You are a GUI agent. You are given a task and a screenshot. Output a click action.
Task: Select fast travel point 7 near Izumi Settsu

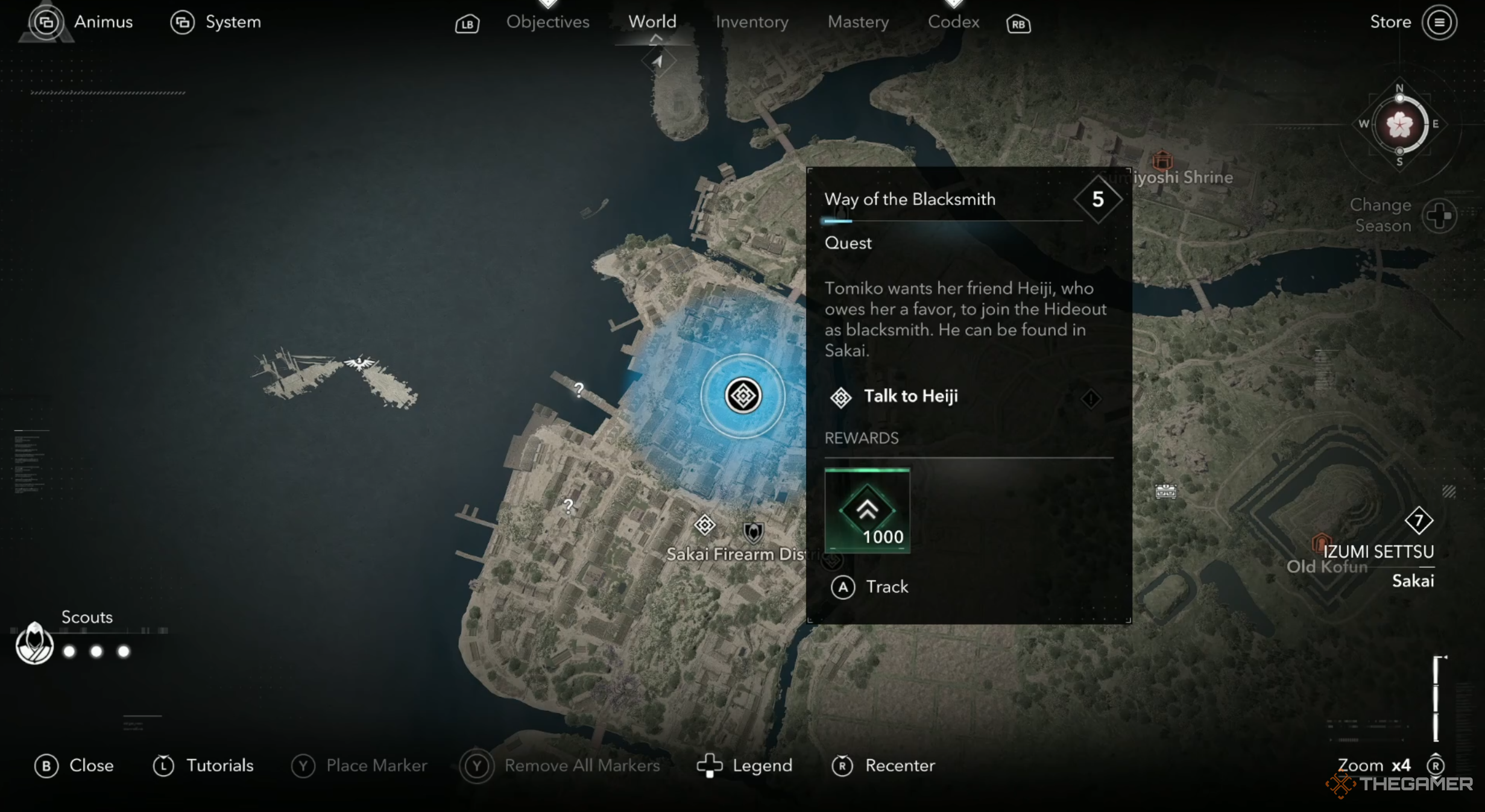tap(1420, 523)
